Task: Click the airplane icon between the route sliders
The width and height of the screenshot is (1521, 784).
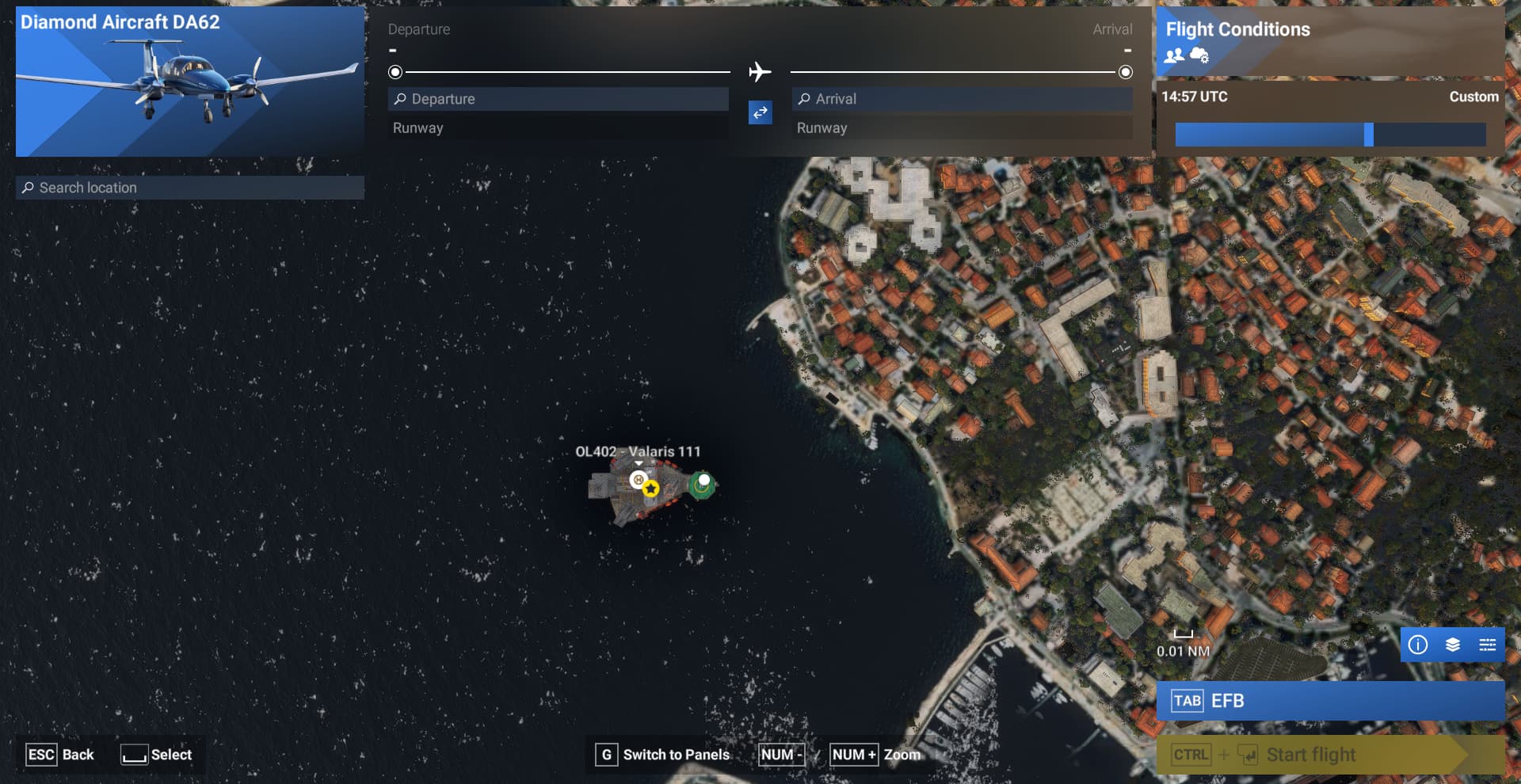Action: click(x=760, y=72)
